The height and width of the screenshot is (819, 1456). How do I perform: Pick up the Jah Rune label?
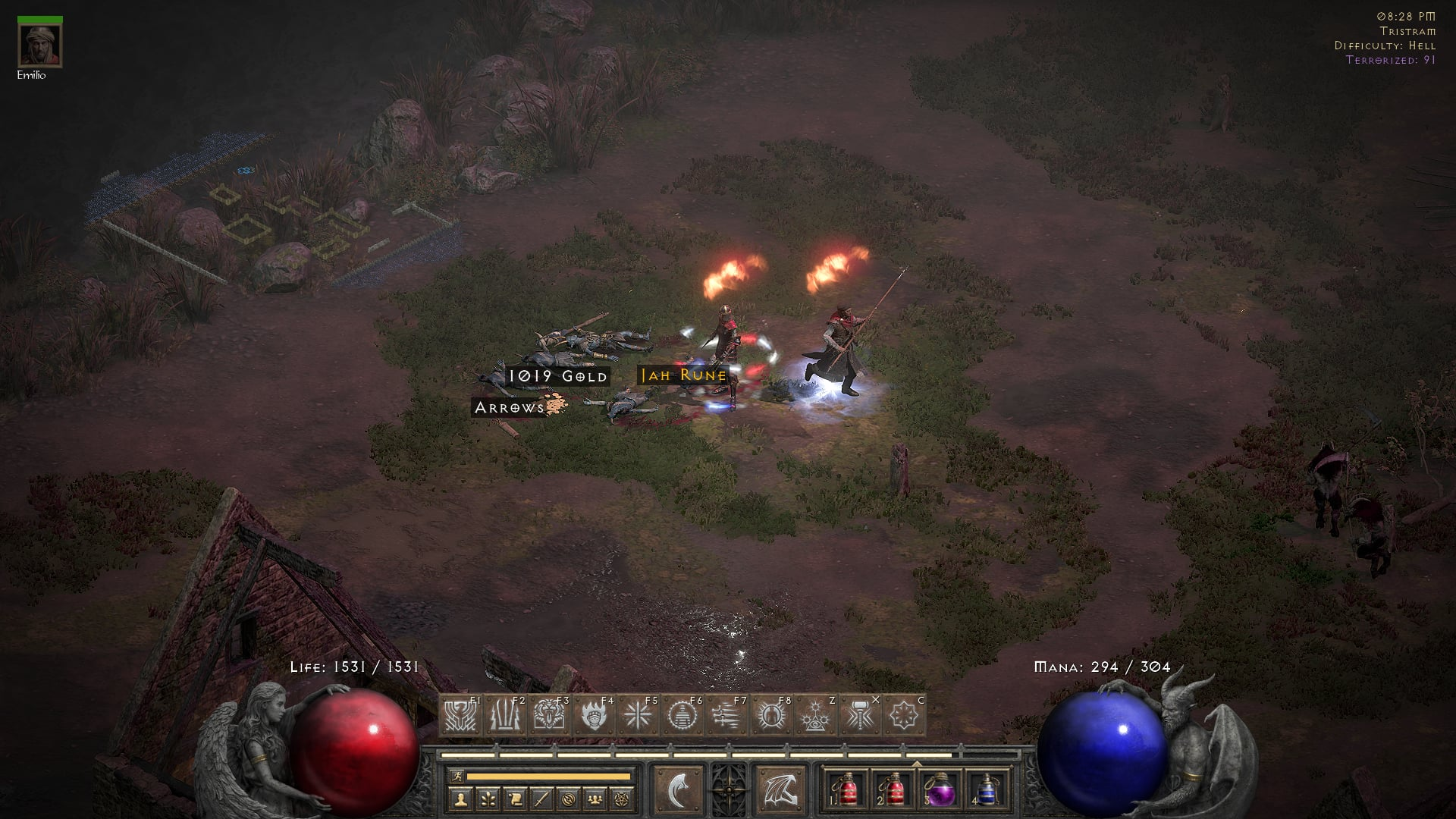683,375
